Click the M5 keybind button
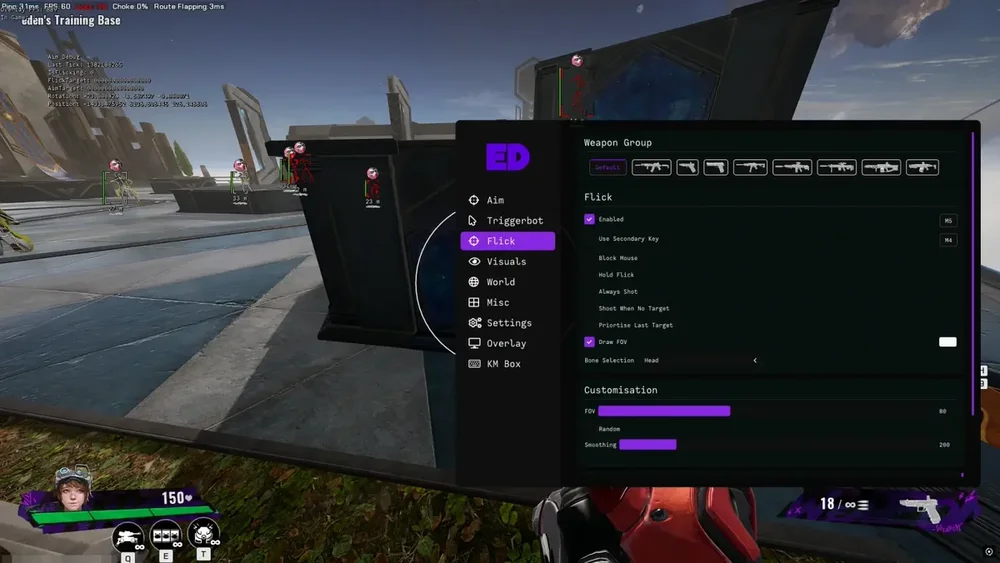This screenshot has width=1000, height=563. 947,220
